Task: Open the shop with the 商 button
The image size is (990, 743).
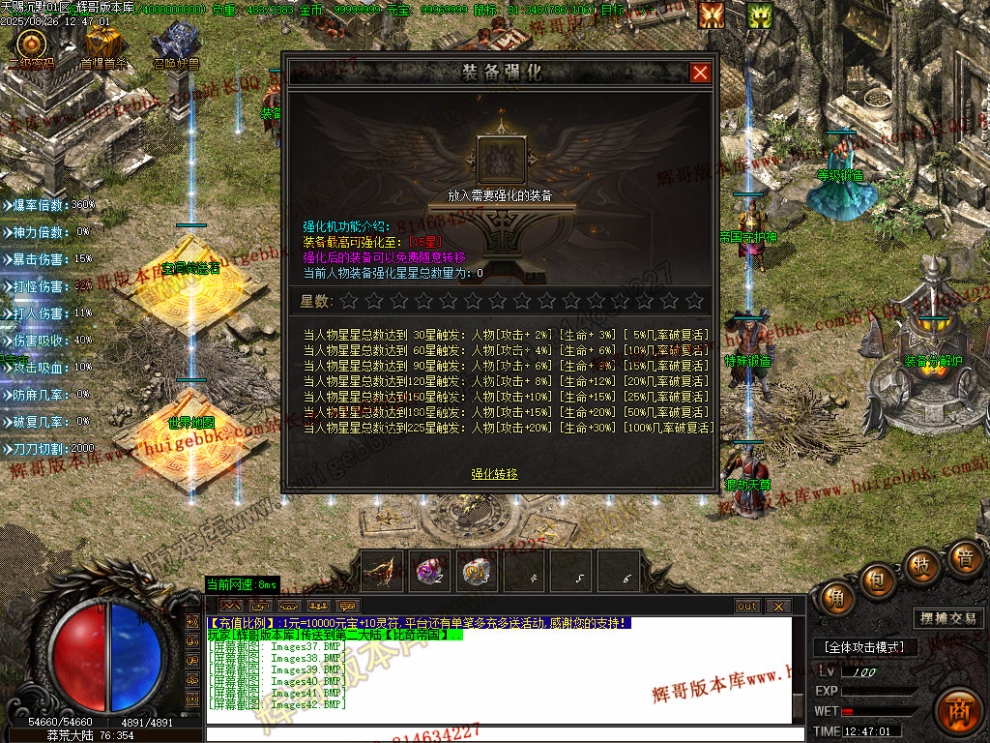Action: 960,710
